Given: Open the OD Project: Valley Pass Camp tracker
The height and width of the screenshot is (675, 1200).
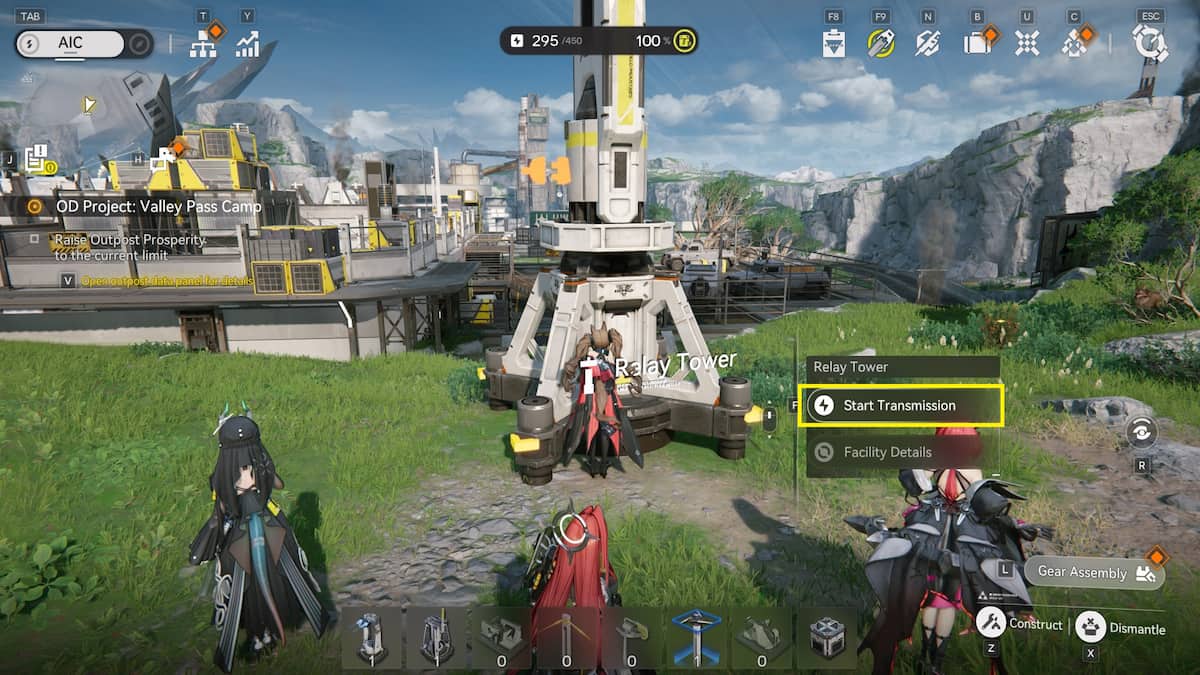Looking at the screenshot, I should tap(158, 206).
